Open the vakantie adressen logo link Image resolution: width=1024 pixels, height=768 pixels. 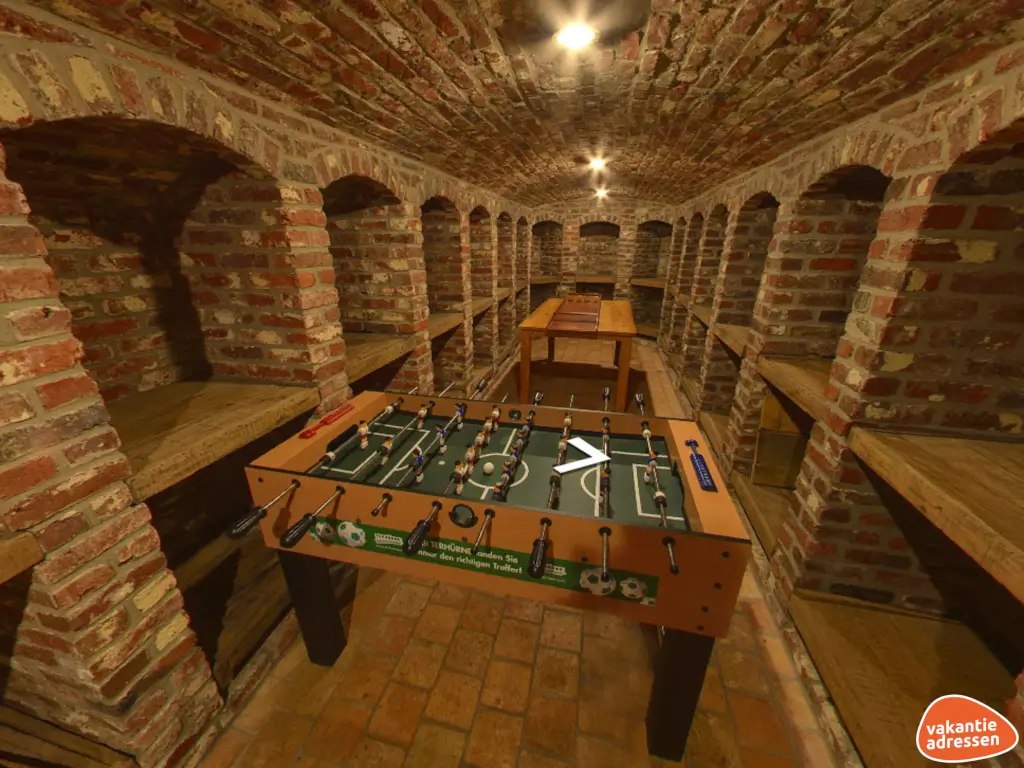966,728
